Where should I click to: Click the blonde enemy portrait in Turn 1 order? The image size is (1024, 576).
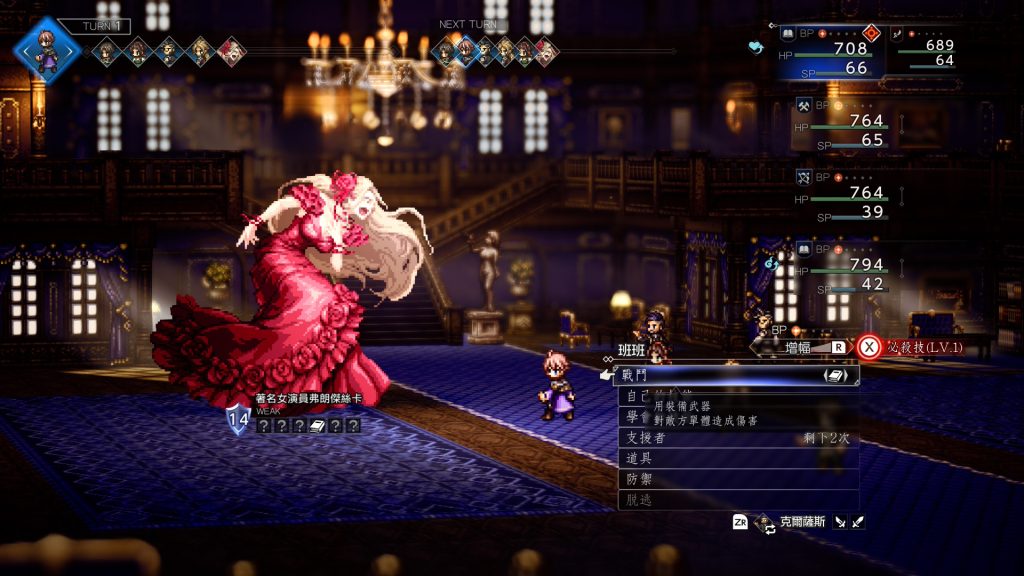coord(230,50)
